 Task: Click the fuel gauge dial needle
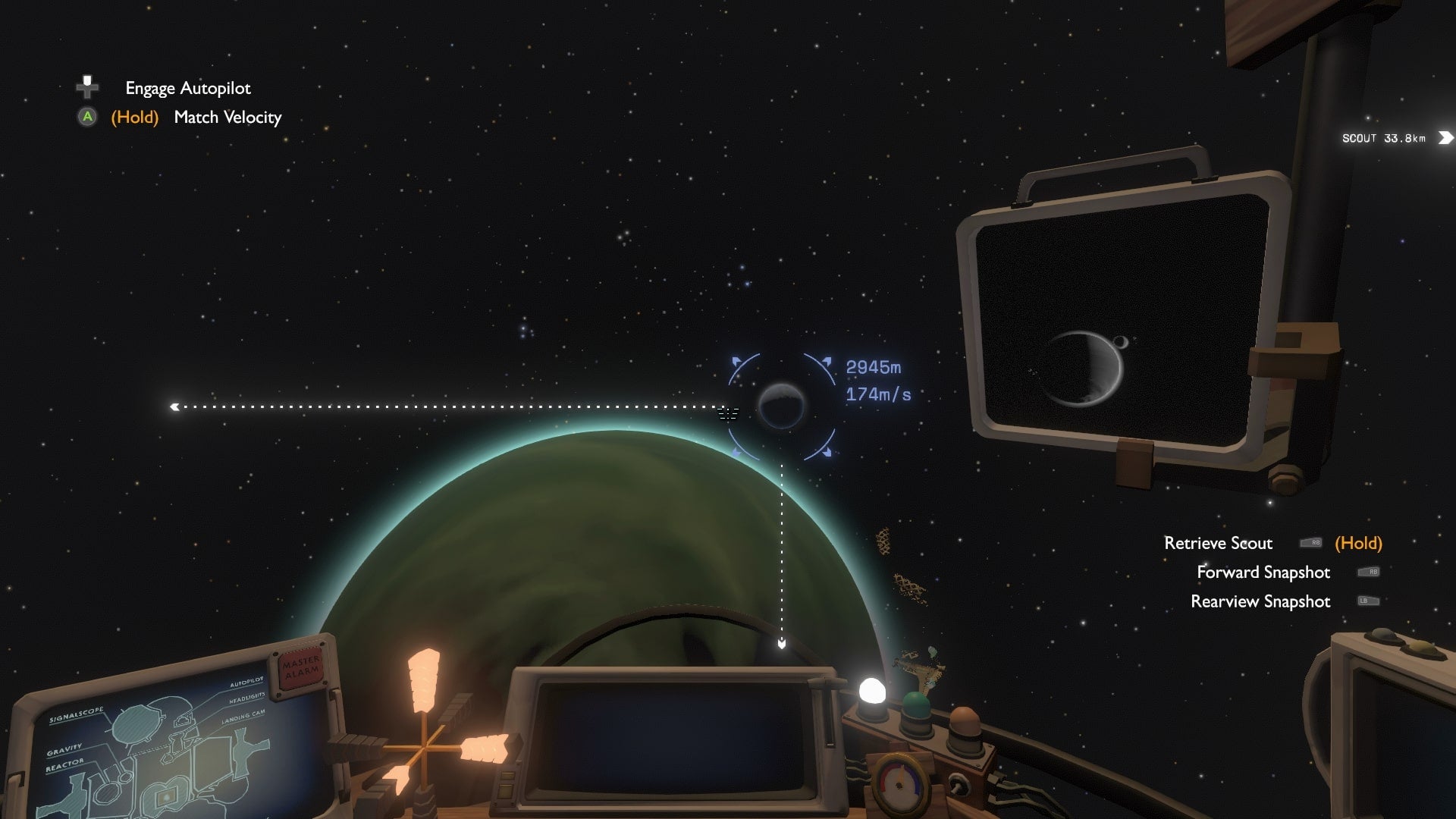[x=901, y=777]
